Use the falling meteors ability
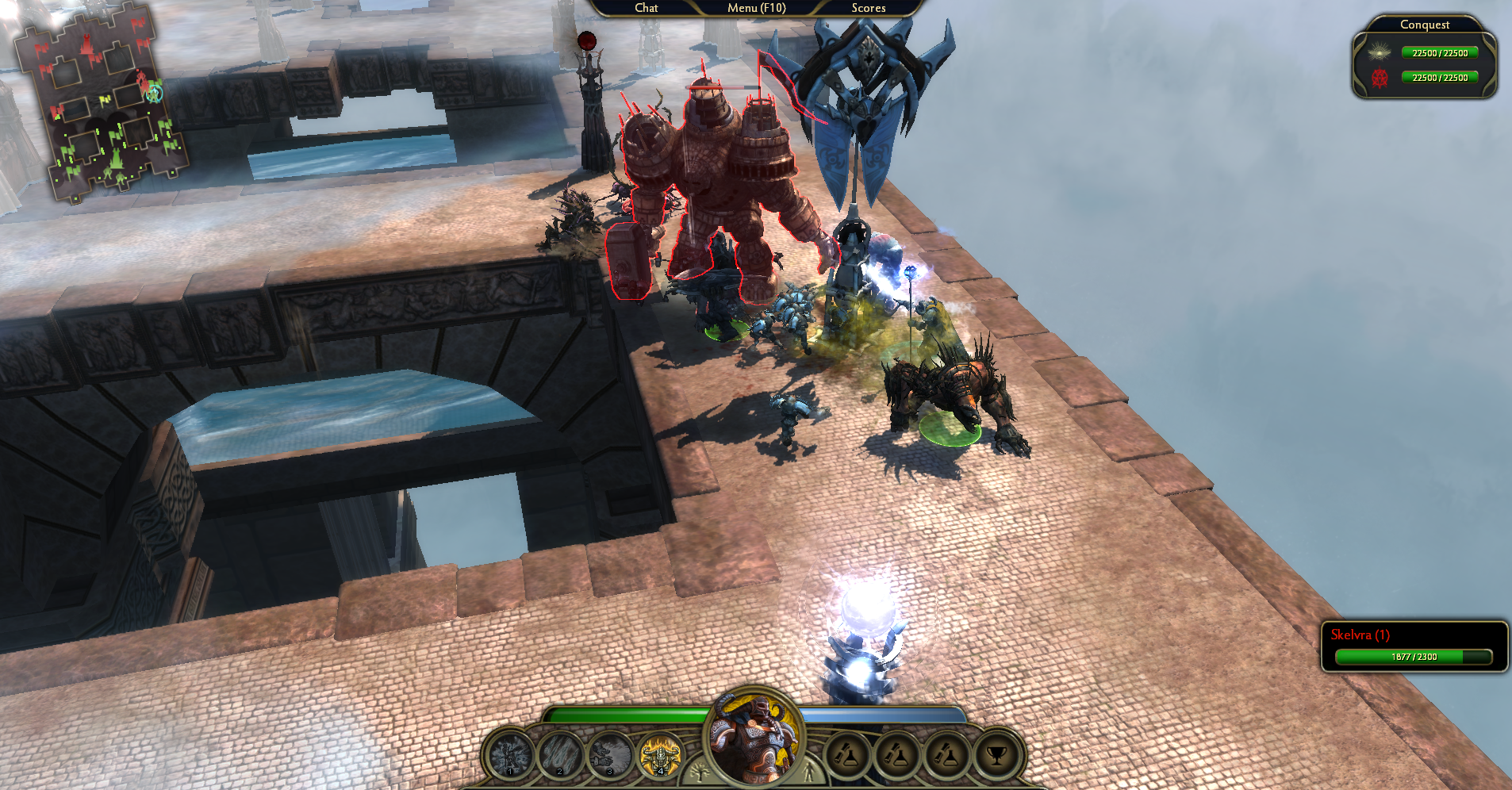Image resolution: width=1512 pixels, height=790 pixels. click(x=560, y=755)
